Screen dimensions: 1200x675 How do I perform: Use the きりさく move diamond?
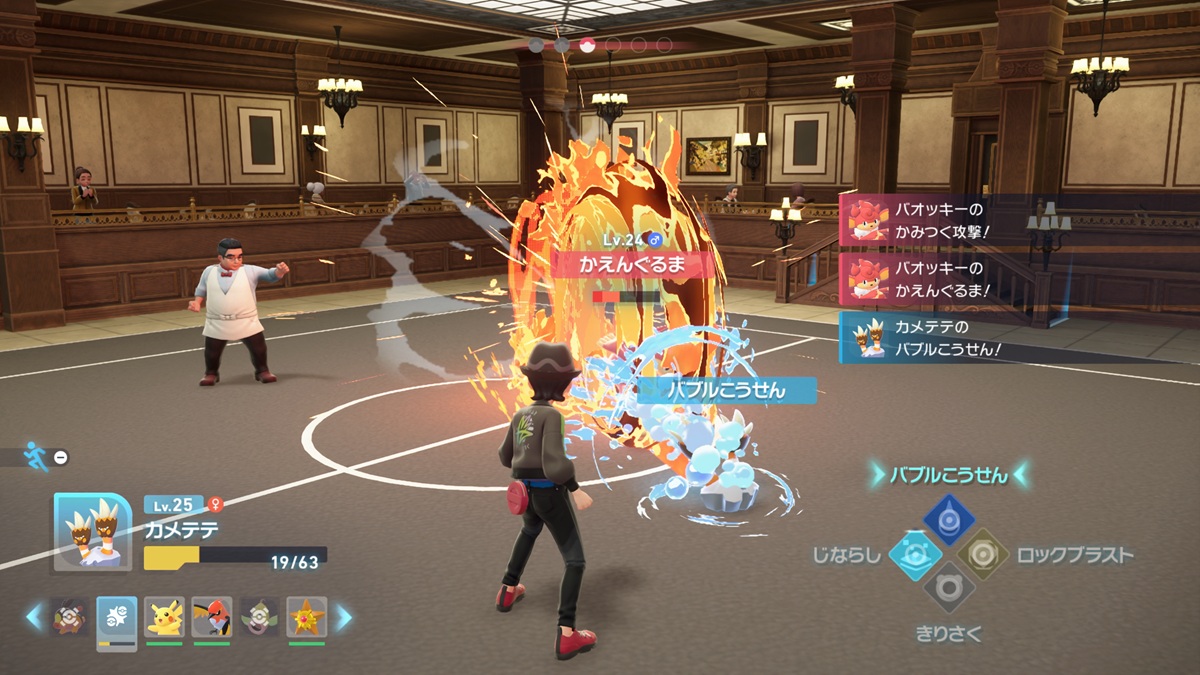(x=948, y=588)
